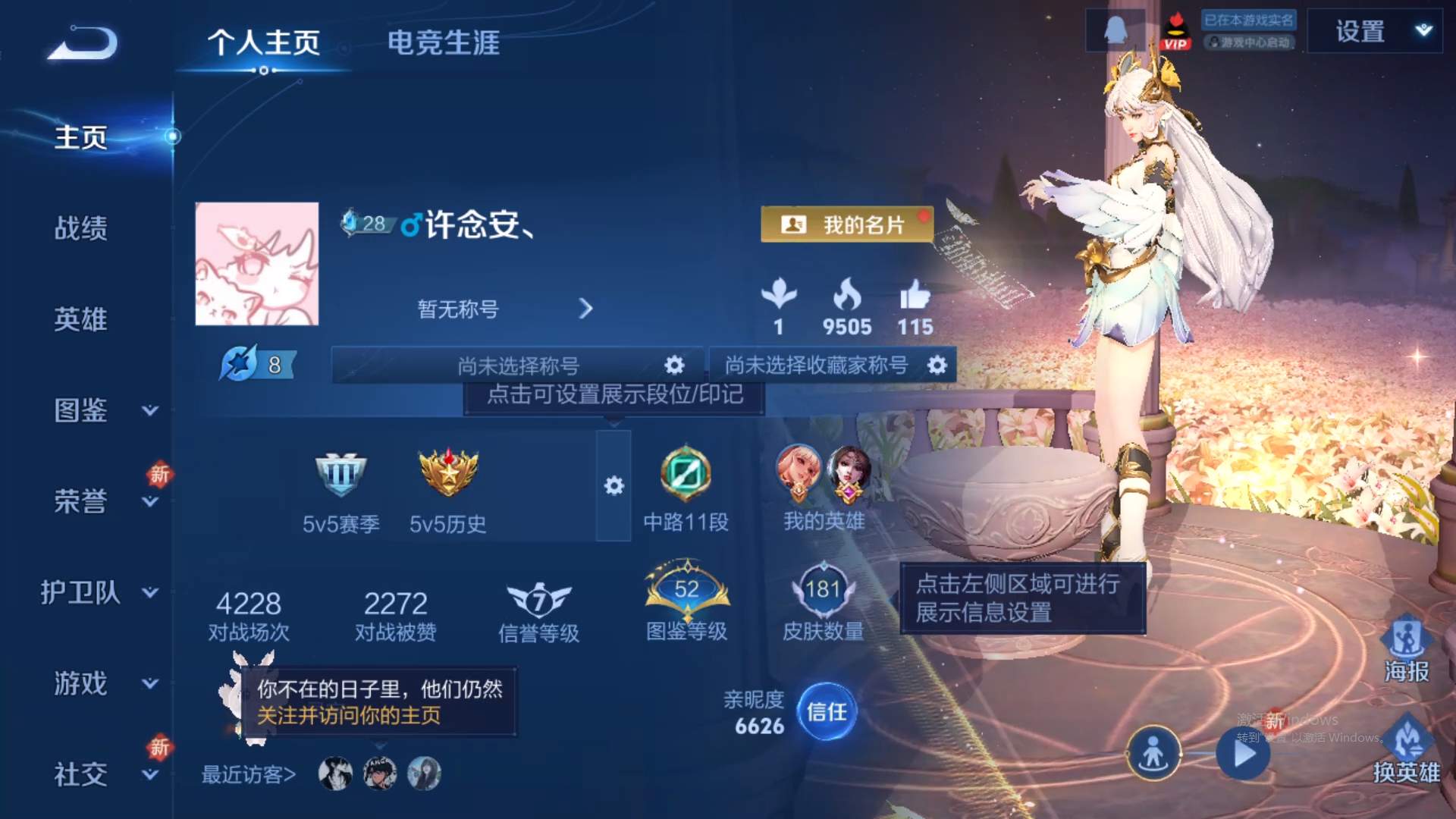Click the 我的名片 button
Image resolution: width=1456 pixels, height=819 pixels.
(x=847, y=224)
